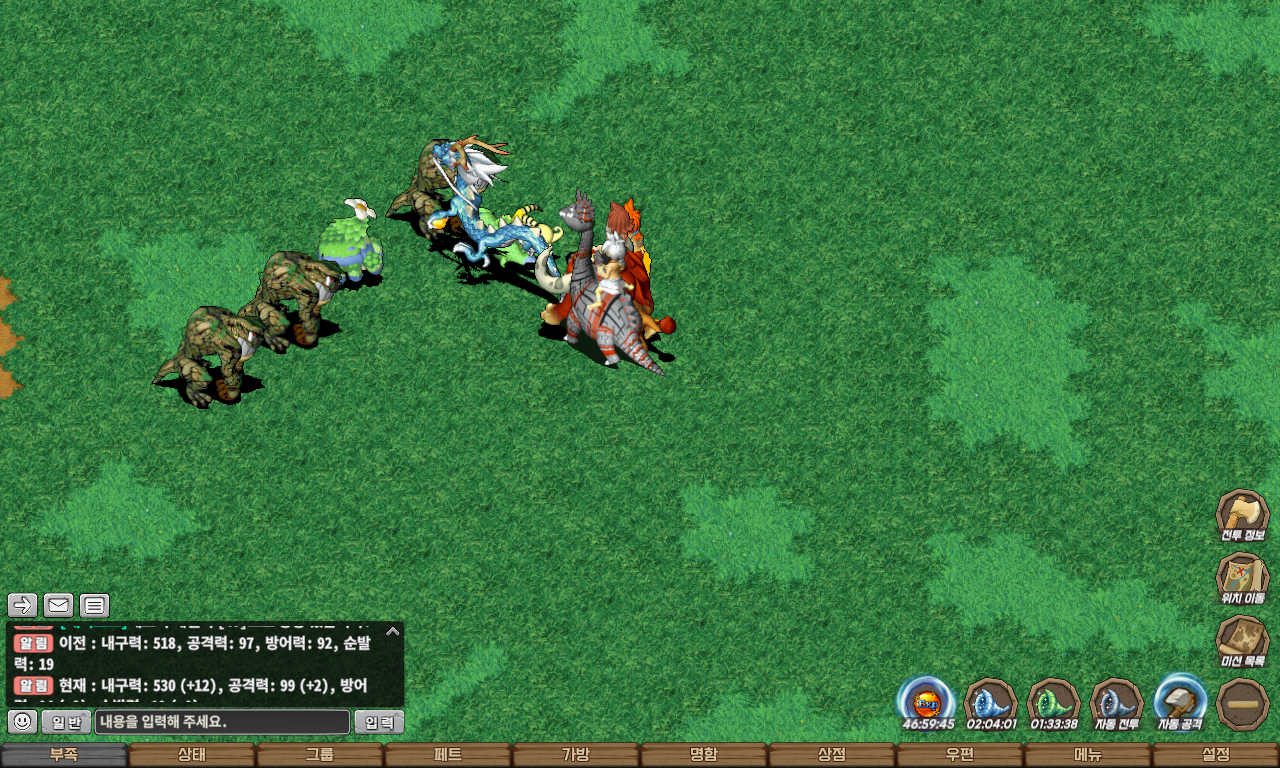Open the 그룹 (group) menu

pos(320,755)
